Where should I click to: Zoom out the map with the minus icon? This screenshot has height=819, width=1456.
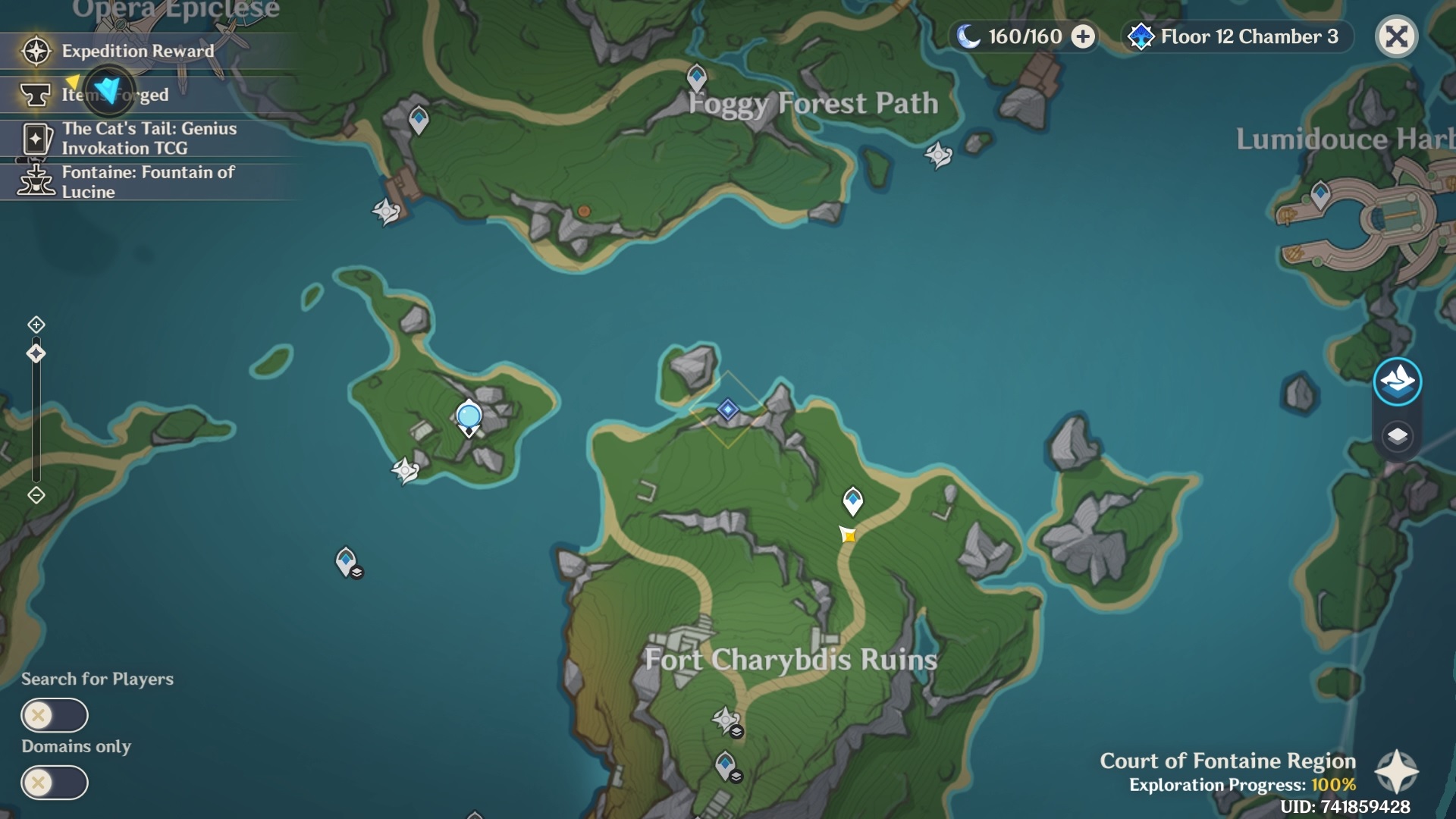click(36, 495)
